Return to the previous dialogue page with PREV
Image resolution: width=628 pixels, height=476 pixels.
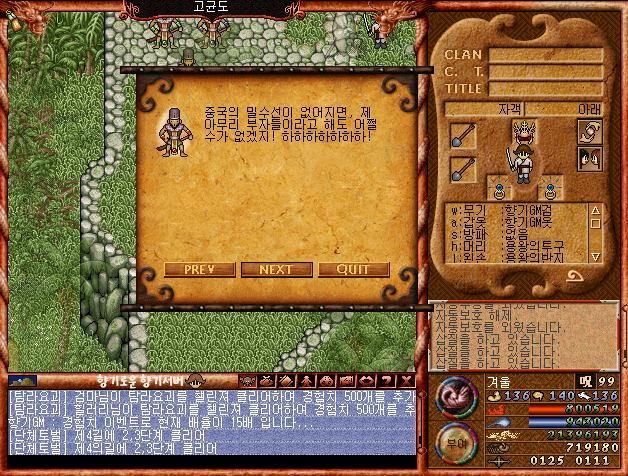pos(199,270)
